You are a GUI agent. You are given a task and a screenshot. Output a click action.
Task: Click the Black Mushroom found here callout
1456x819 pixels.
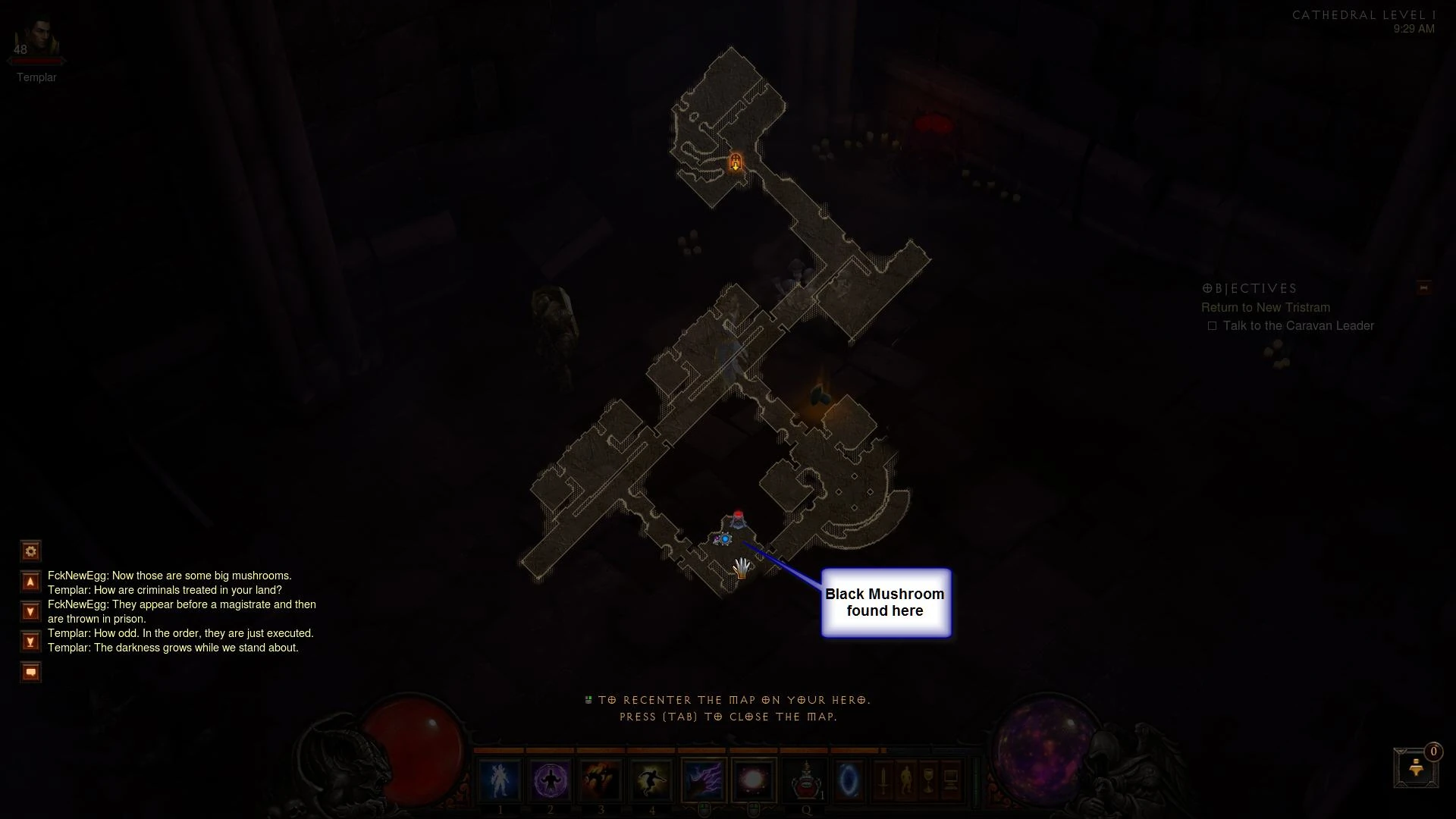pos(885,602)
